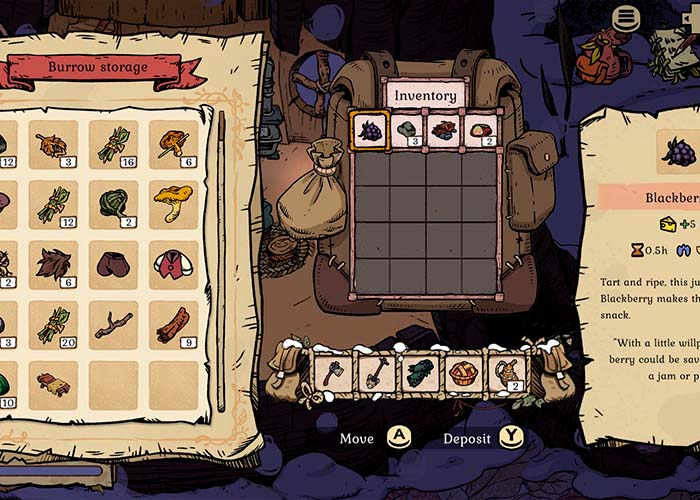
Task: Choose the brown shorts in storage
Action: [x=113, y=265]
